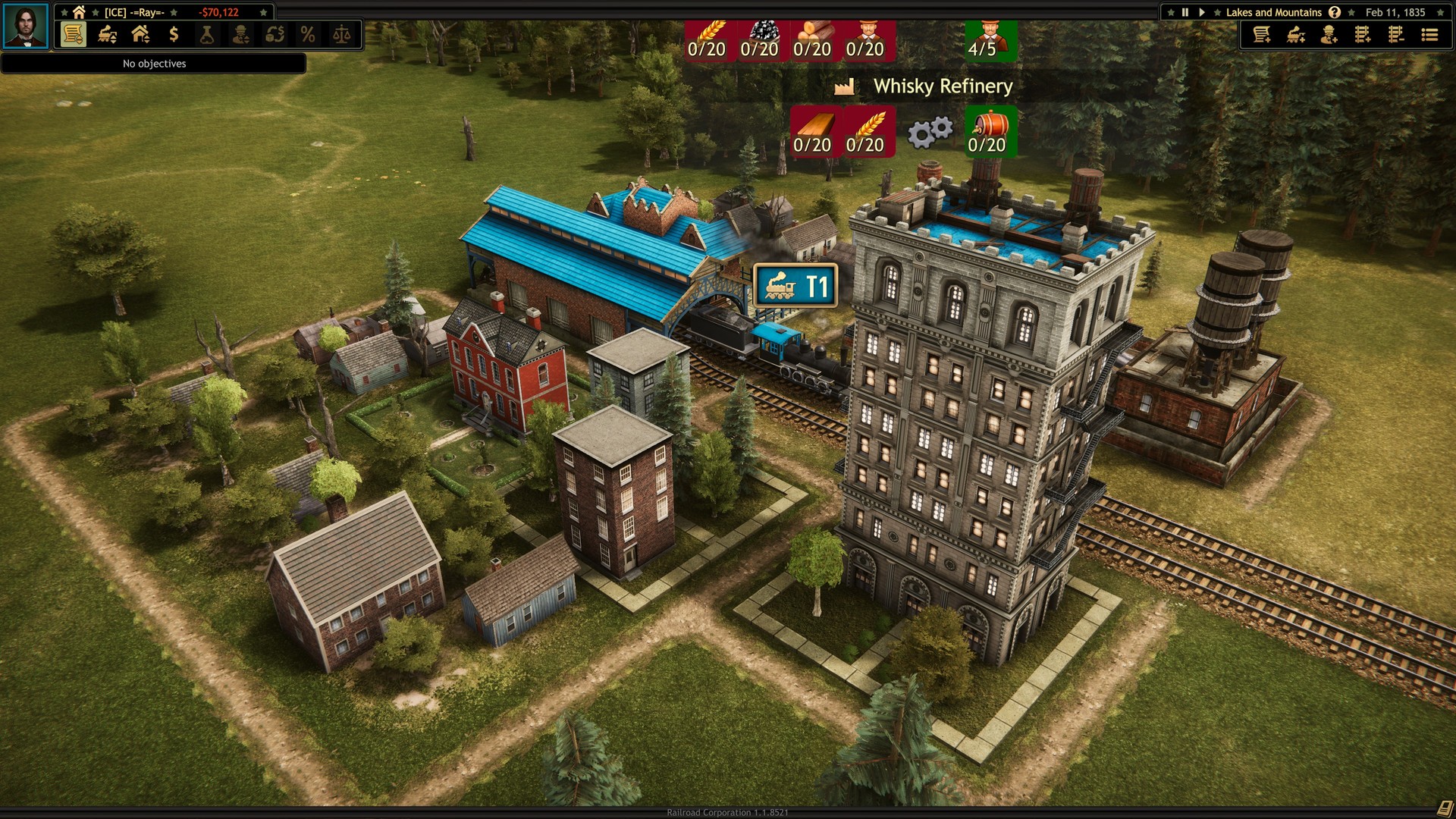Click the green 4/5 passenger progress indicator
Viewport: 1456px width, 819px height.
click(990, 42)
